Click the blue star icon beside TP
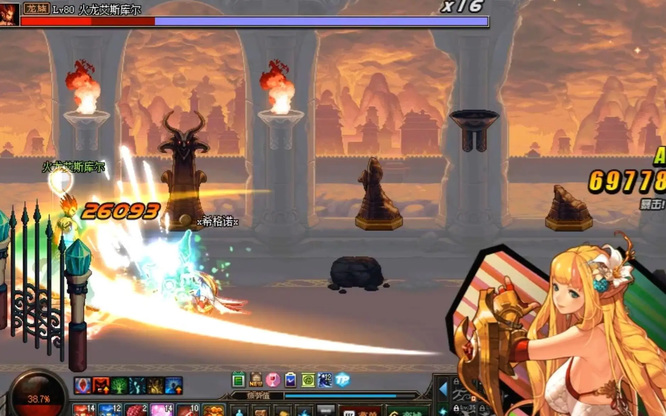This screenshot has height=416, width=666. click(x=325, y=380)
